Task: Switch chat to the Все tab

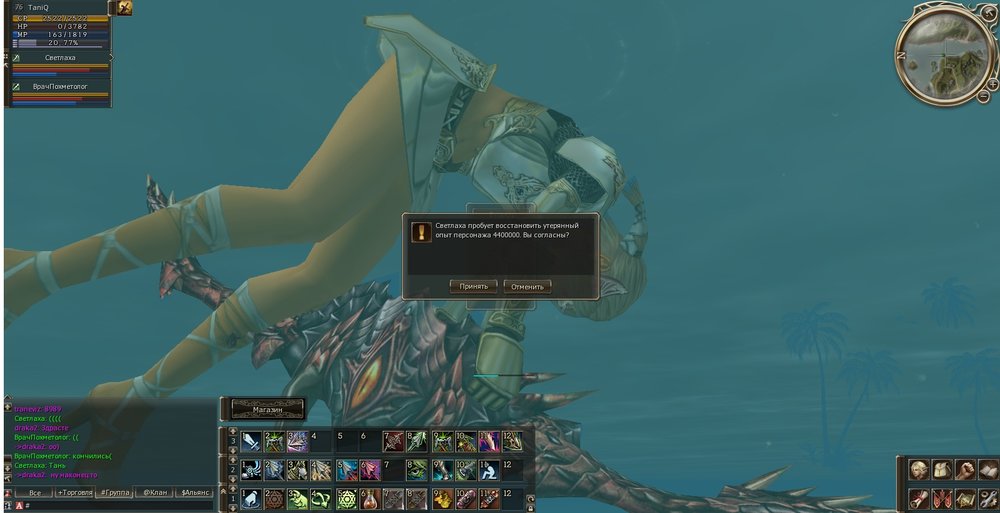Action: 35,493
